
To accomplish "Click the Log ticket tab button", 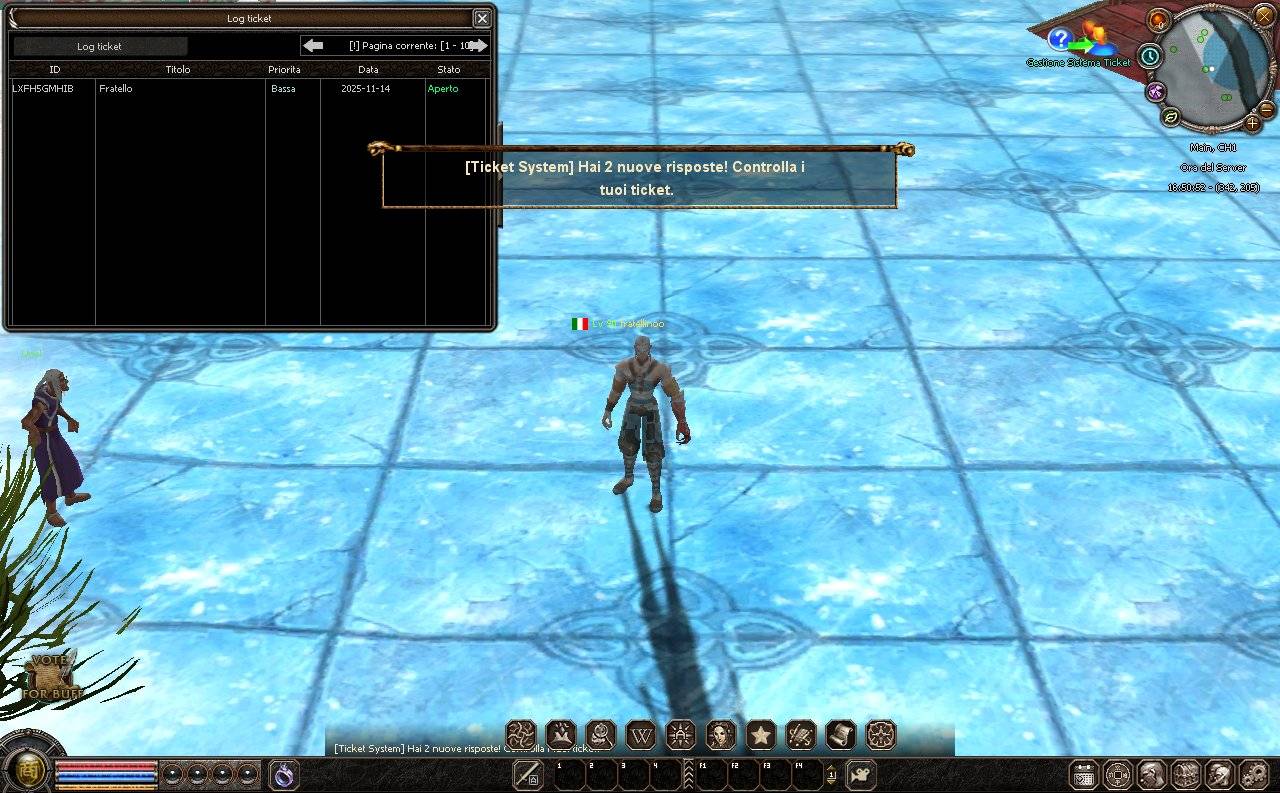I will 100,46.
